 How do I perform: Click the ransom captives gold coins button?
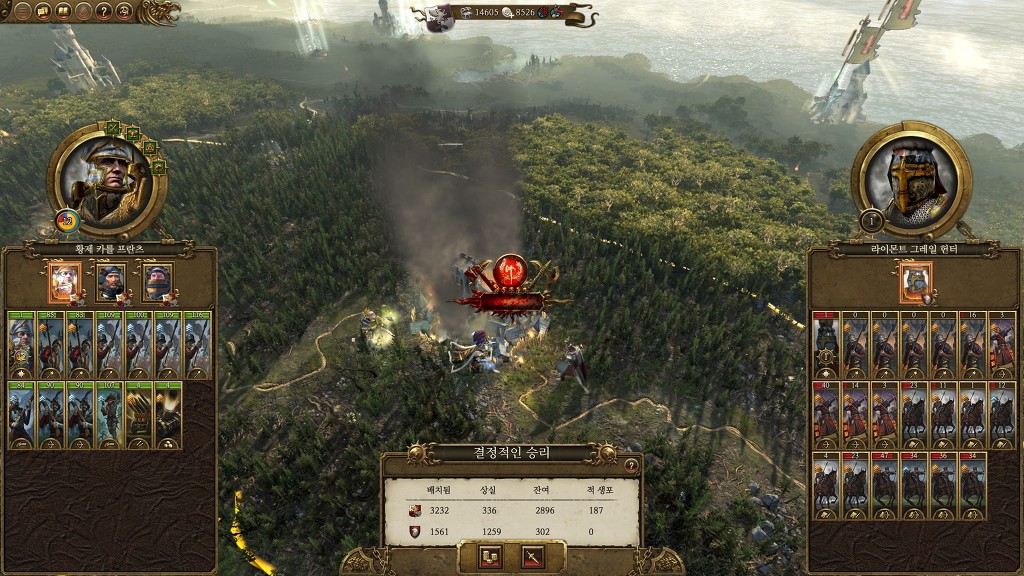490,557
